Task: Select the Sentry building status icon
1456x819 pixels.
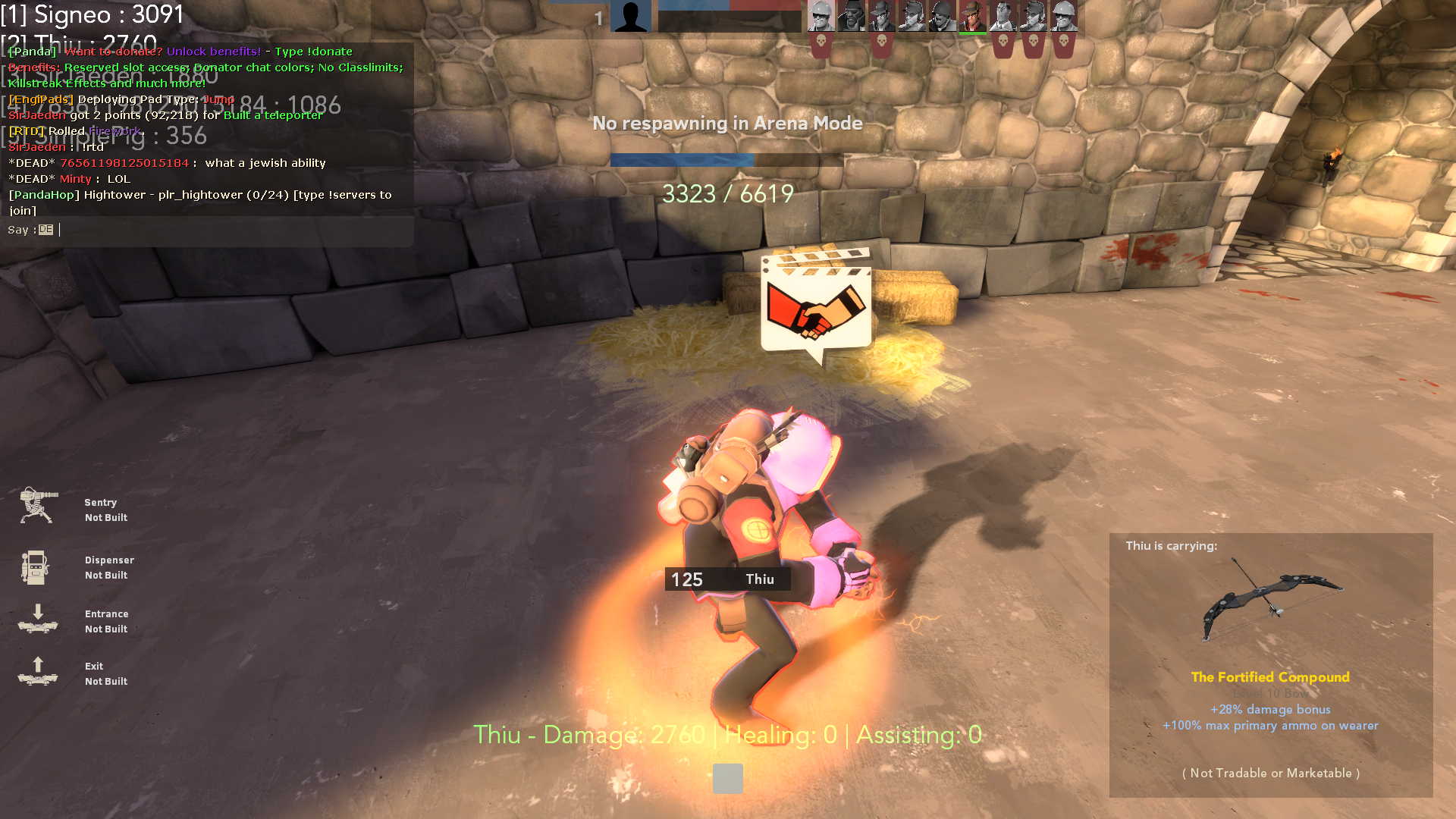Action: 38,506
